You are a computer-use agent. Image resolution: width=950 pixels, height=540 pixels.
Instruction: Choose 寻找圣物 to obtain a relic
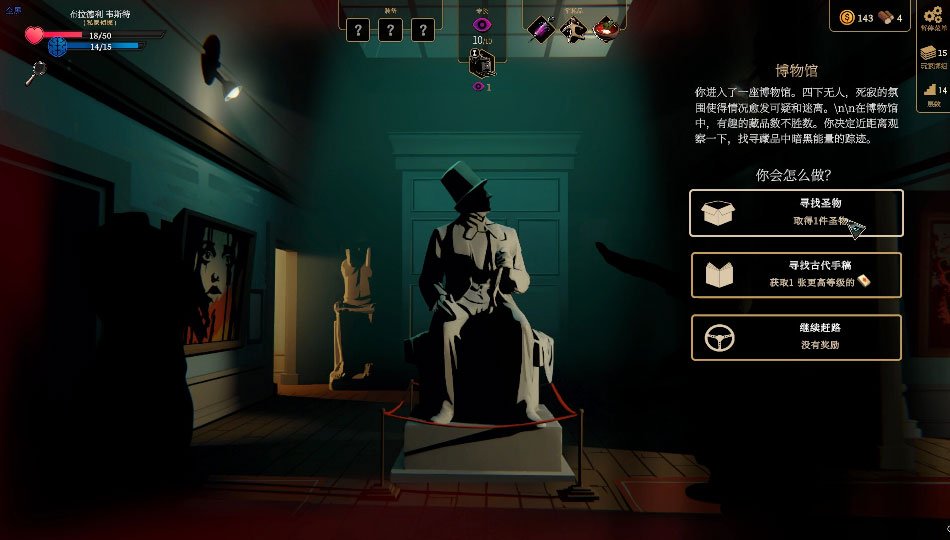point(796,213)
